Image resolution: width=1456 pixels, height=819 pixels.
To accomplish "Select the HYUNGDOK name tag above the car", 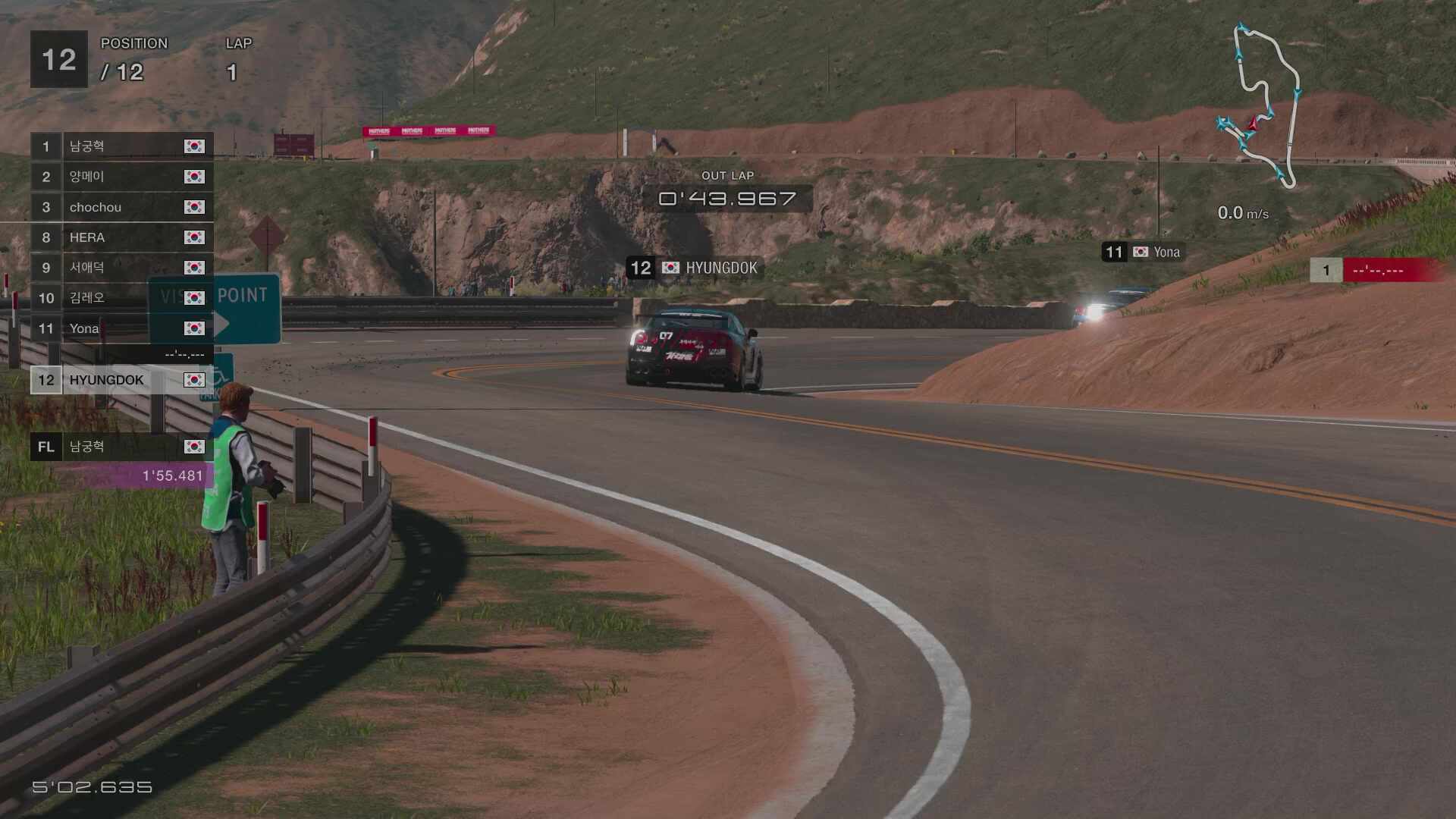I will point(694,268).
